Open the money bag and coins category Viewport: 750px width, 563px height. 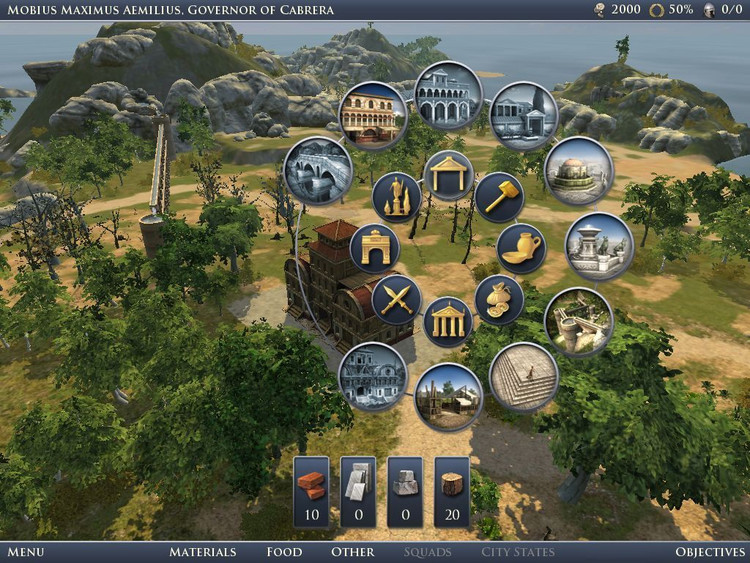499,299
